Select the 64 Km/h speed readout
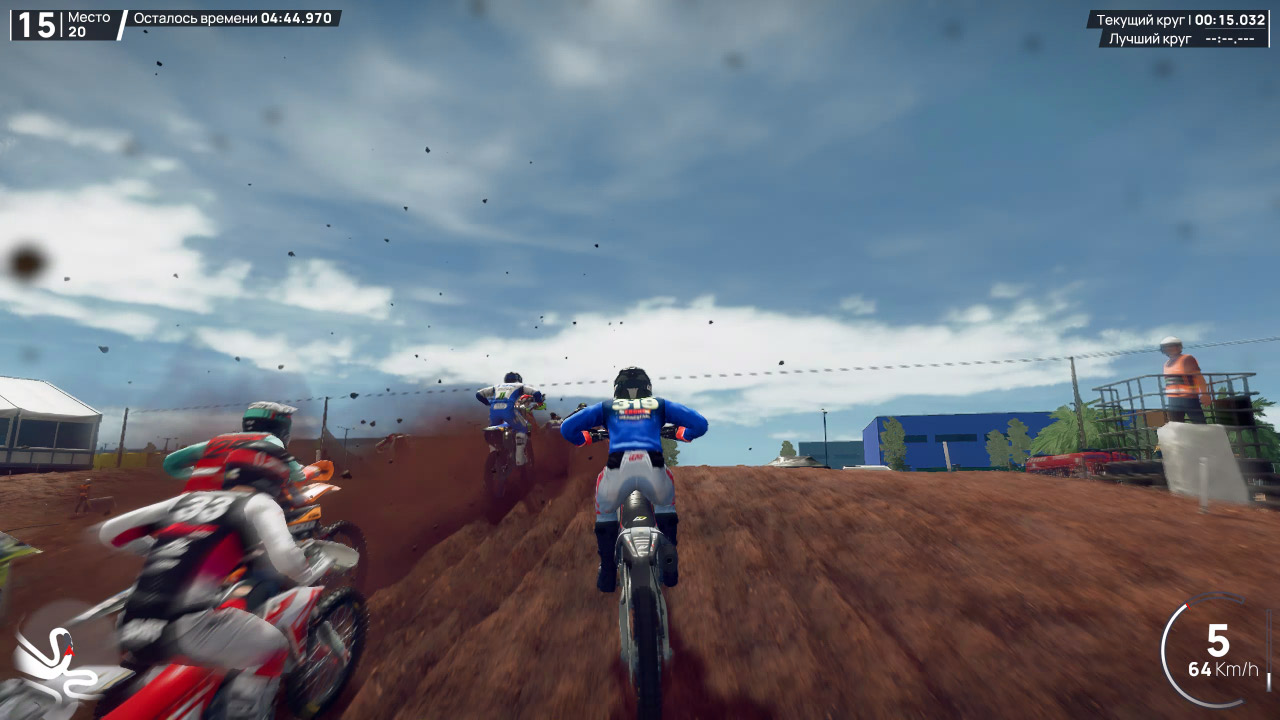This screenshot has width=1280, height=720. pyautogui.click(x=1222, y=668)
